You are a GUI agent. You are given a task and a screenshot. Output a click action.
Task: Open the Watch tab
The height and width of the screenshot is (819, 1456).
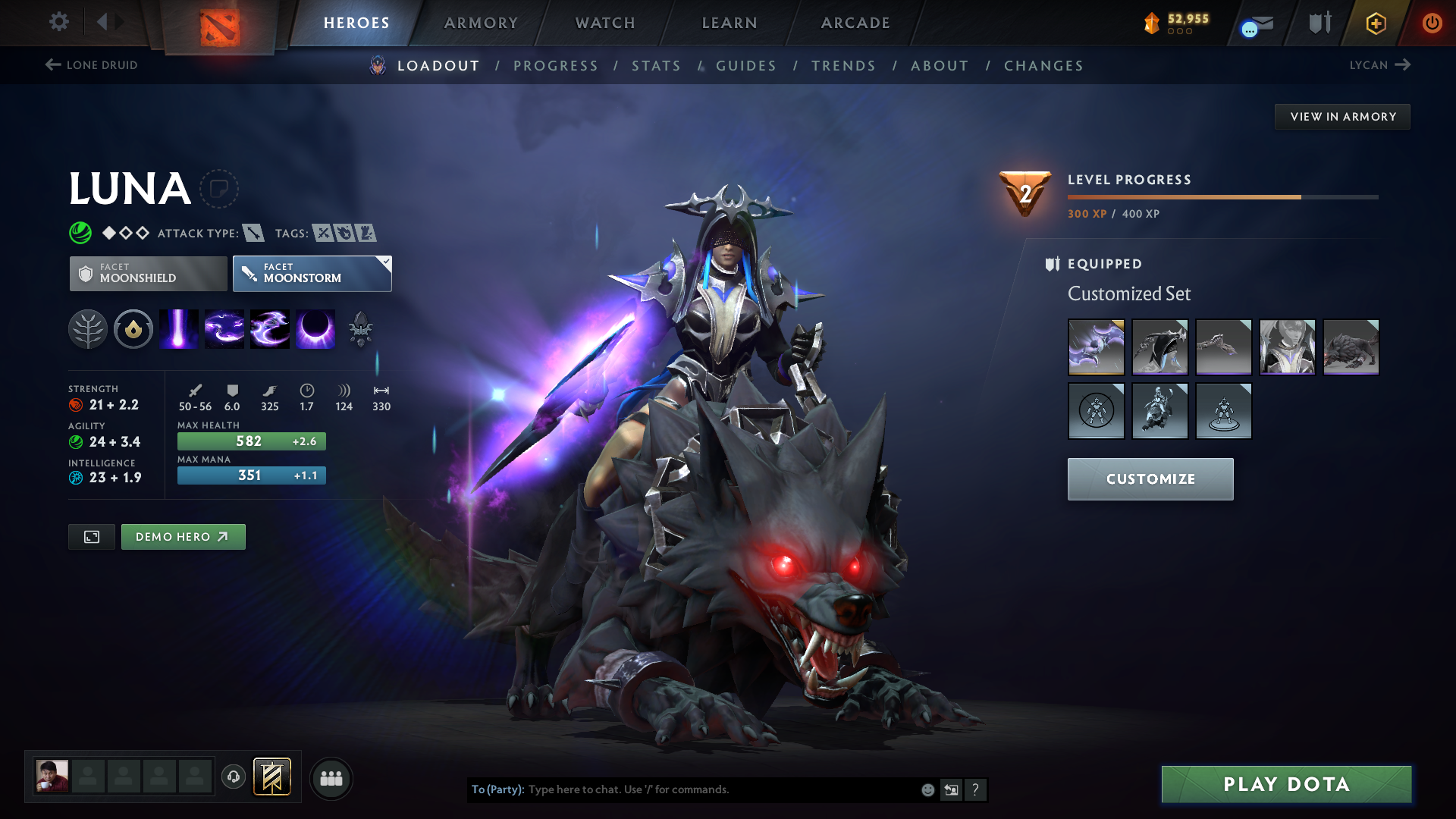[x=605, y=23]
